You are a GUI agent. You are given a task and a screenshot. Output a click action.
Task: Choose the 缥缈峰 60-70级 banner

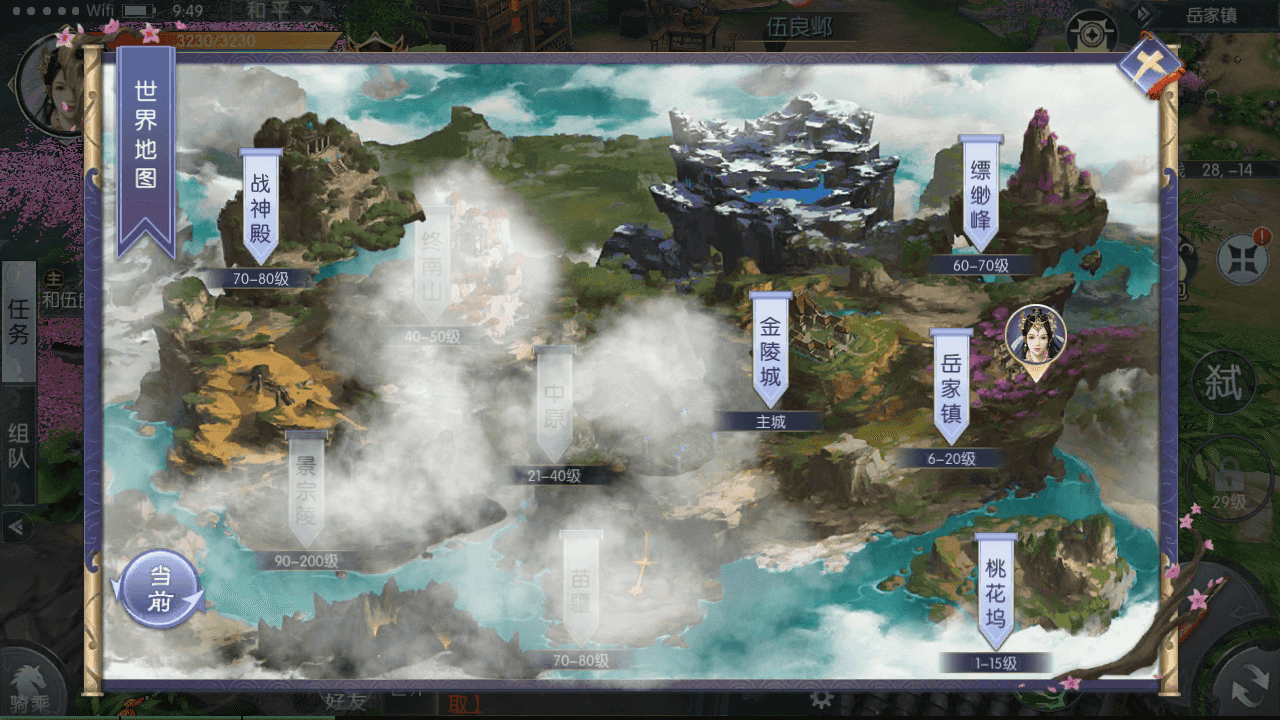[981, 195]
